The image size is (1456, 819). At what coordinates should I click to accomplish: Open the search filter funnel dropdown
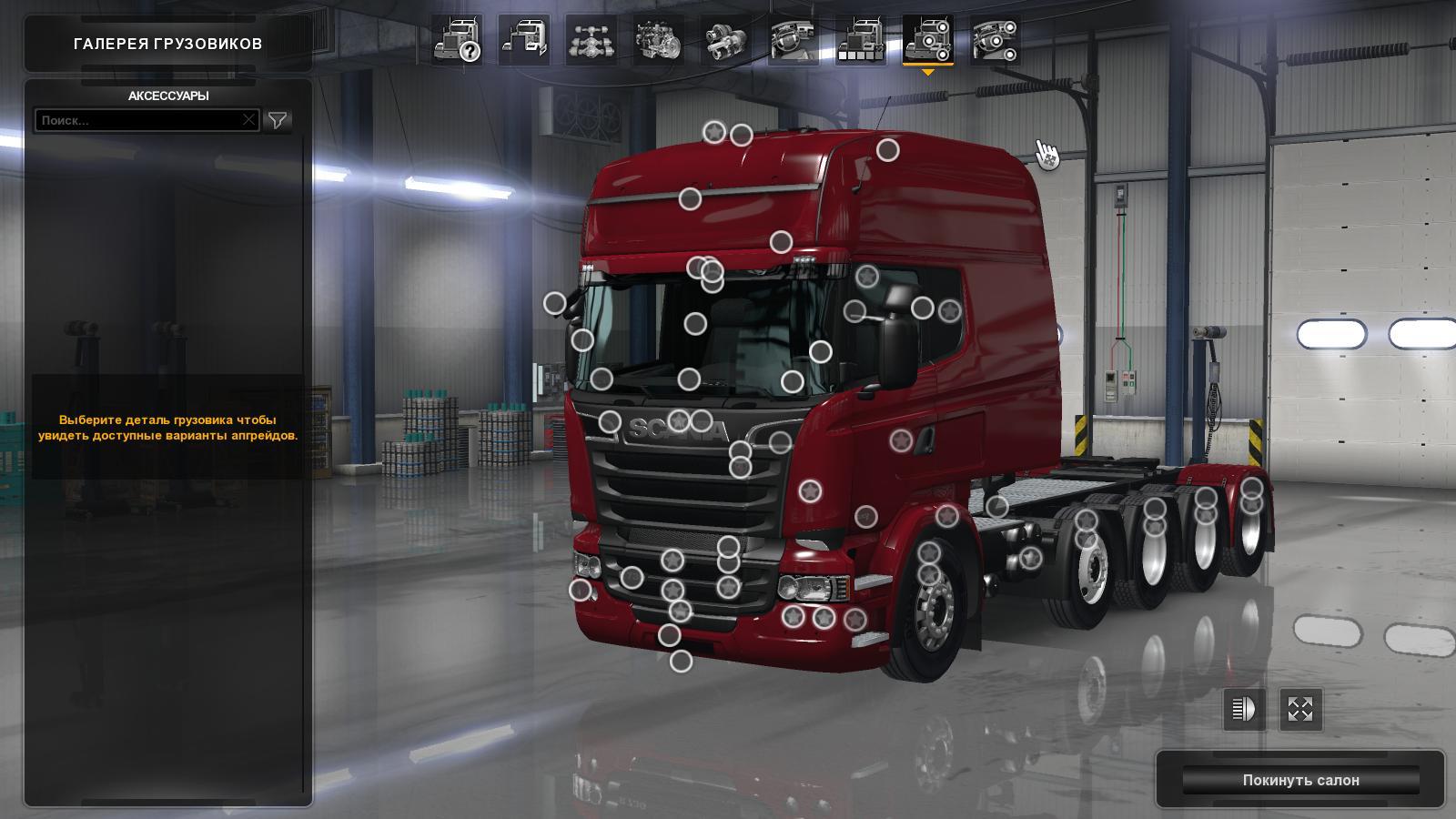(x=278, y=119)
